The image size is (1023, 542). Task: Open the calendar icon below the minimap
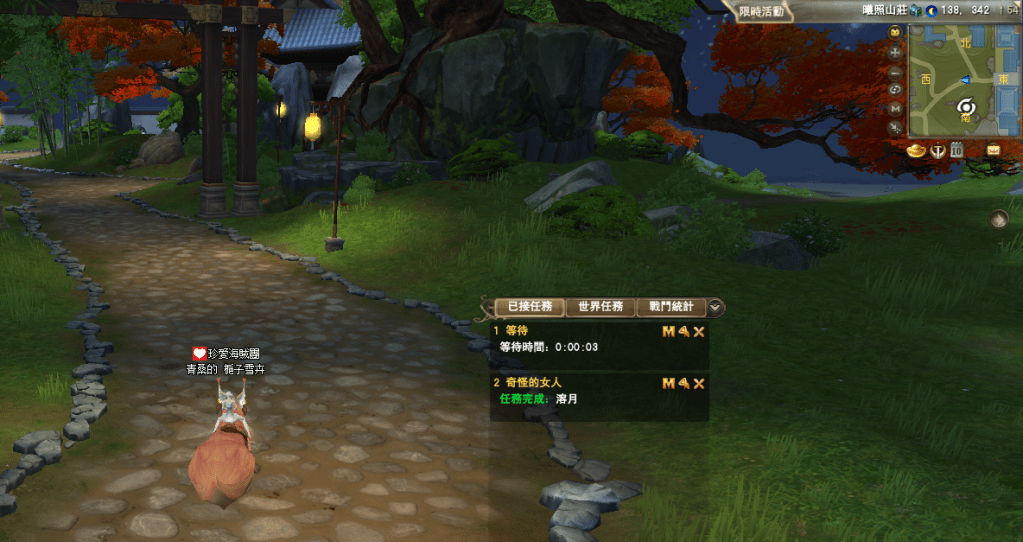957,151
